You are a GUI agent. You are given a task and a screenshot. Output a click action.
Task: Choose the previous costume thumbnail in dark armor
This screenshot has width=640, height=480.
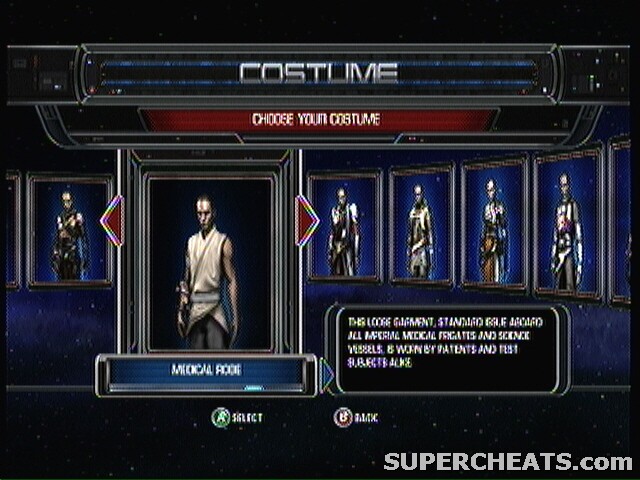click(69, 232)
